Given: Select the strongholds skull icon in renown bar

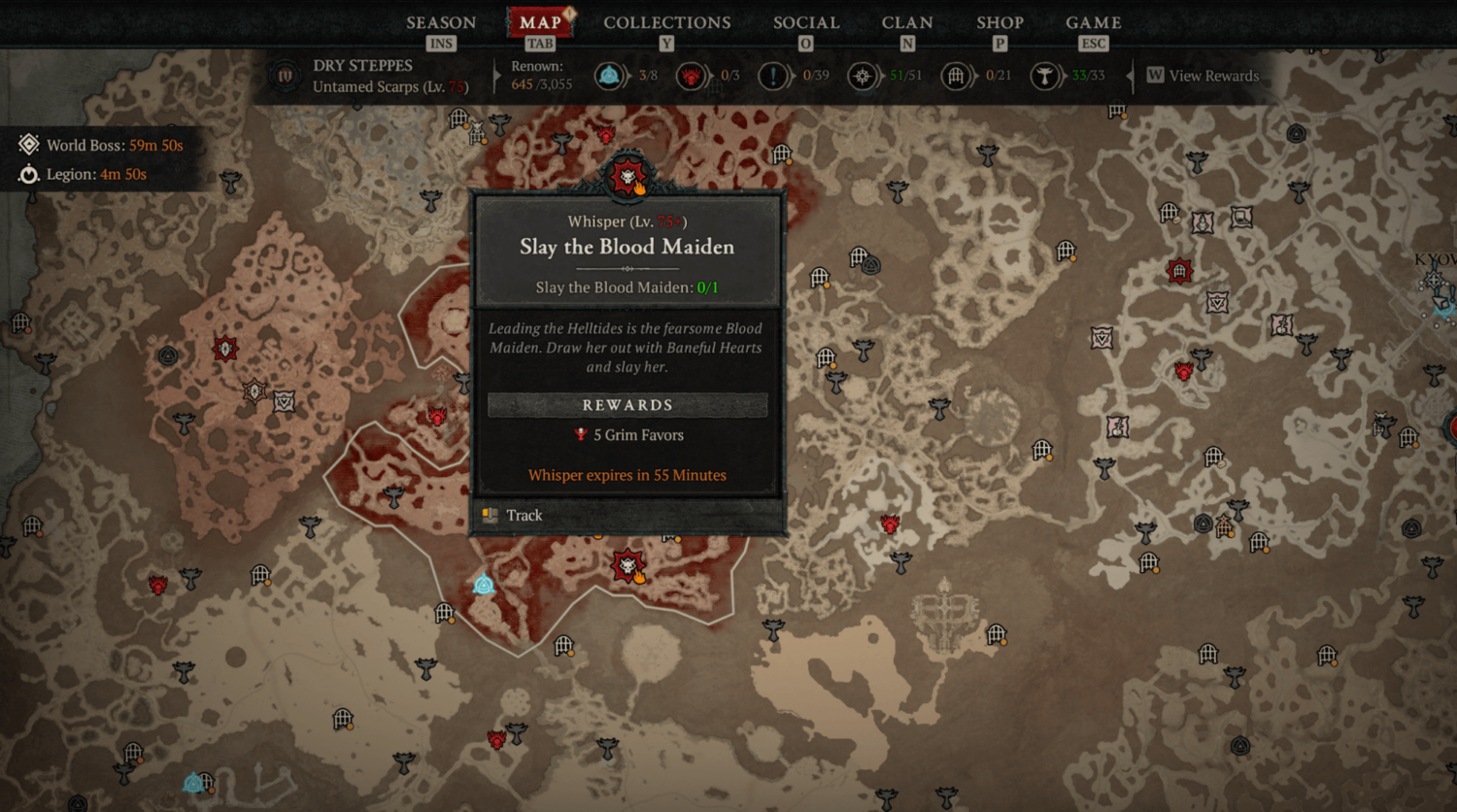Looking at the screenshot, I should click(x=691, y=76).
